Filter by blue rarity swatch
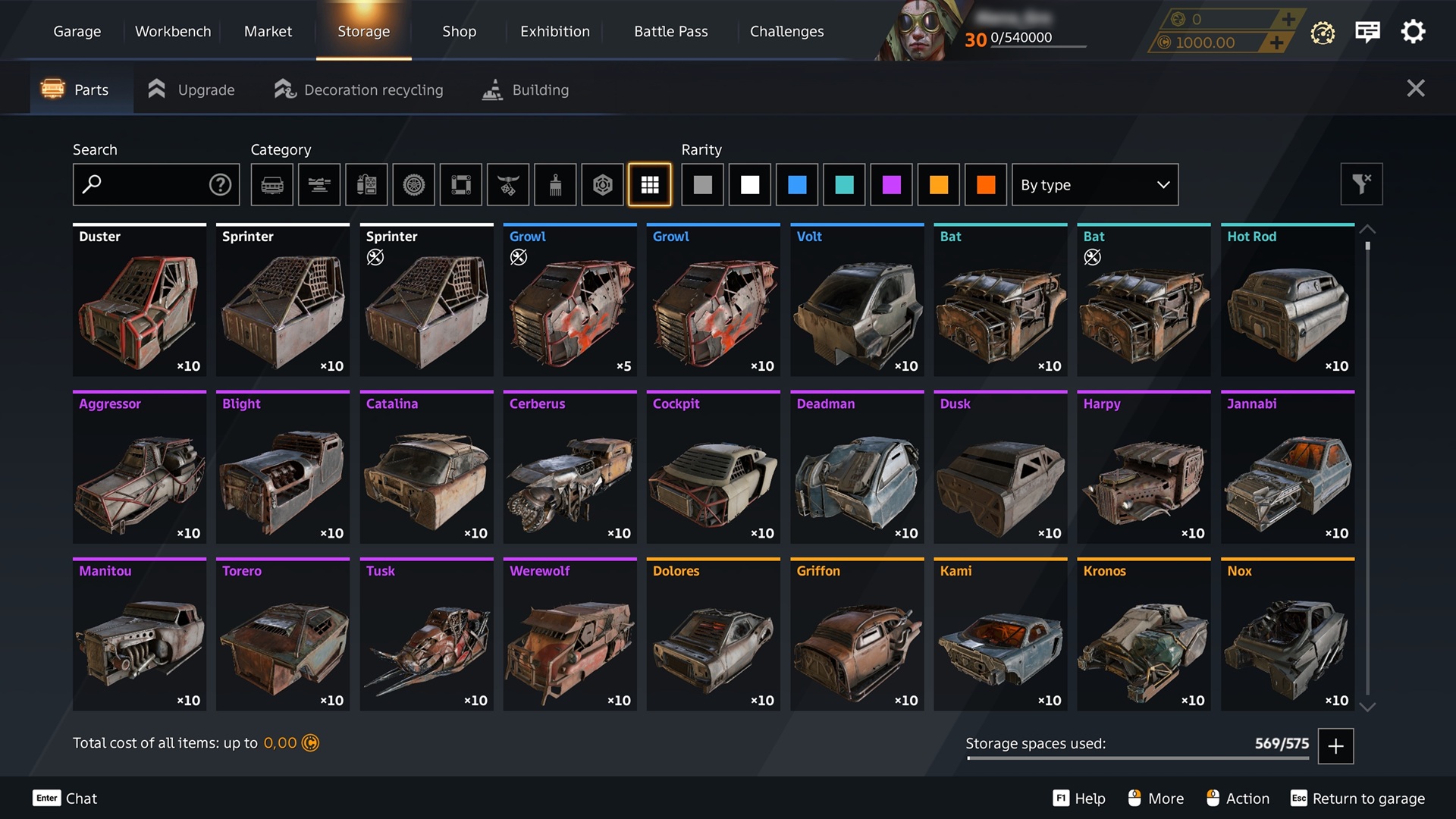This screenshot has width=1456, height=819. click(x=797, y=184)
